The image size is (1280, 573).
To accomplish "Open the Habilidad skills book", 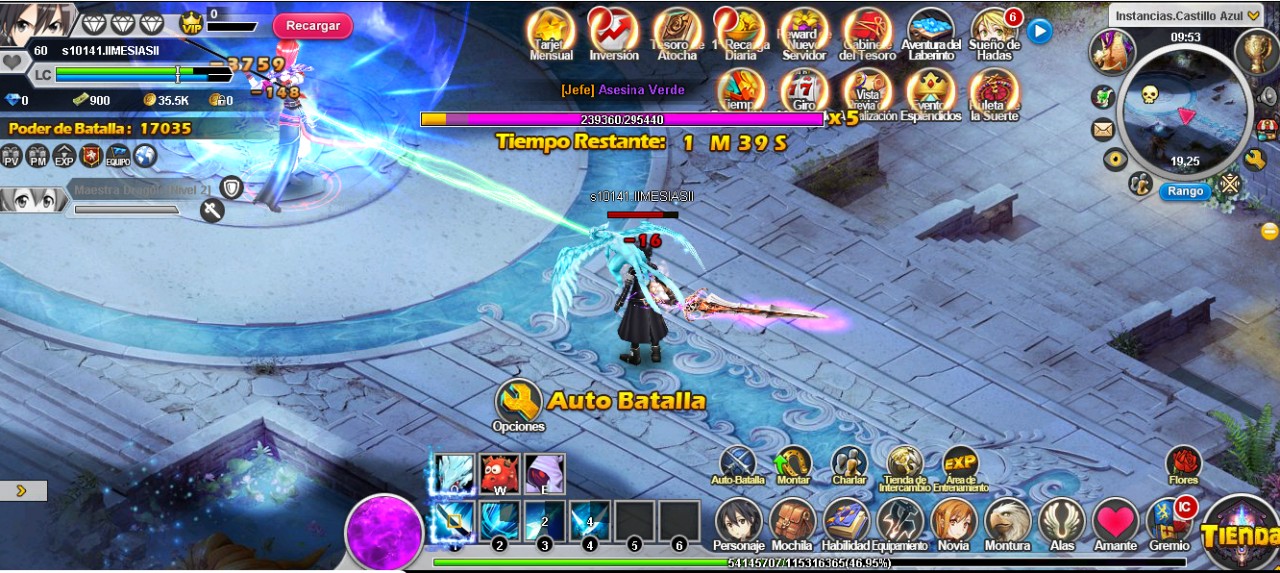I will tap(846, 522).
